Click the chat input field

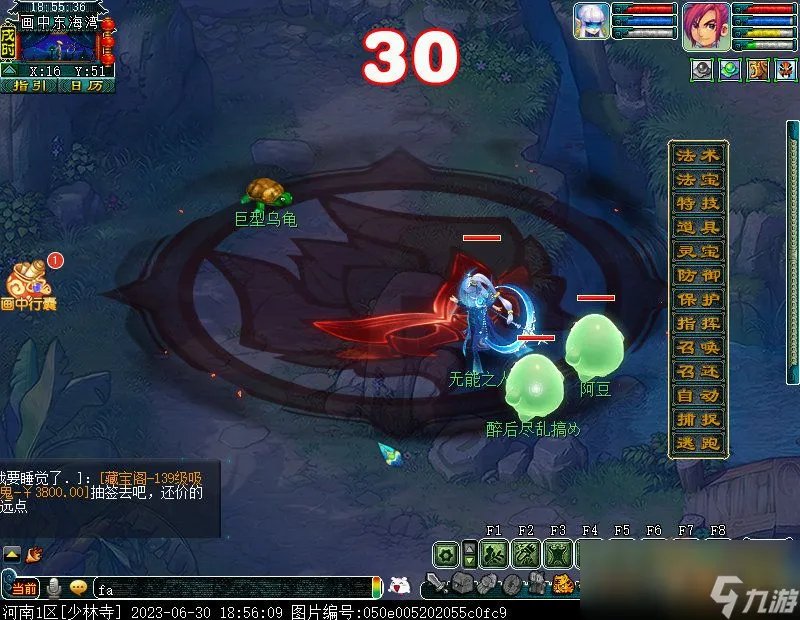click(230, 590)
